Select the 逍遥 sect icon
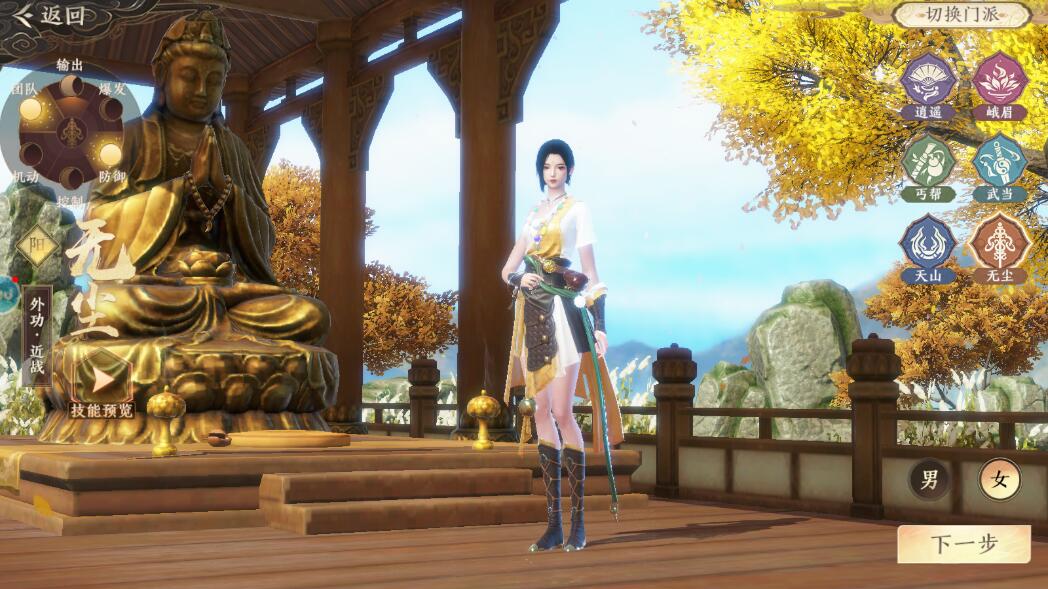This screenshot has height=589, width=1048. click(x=928, y=80)
